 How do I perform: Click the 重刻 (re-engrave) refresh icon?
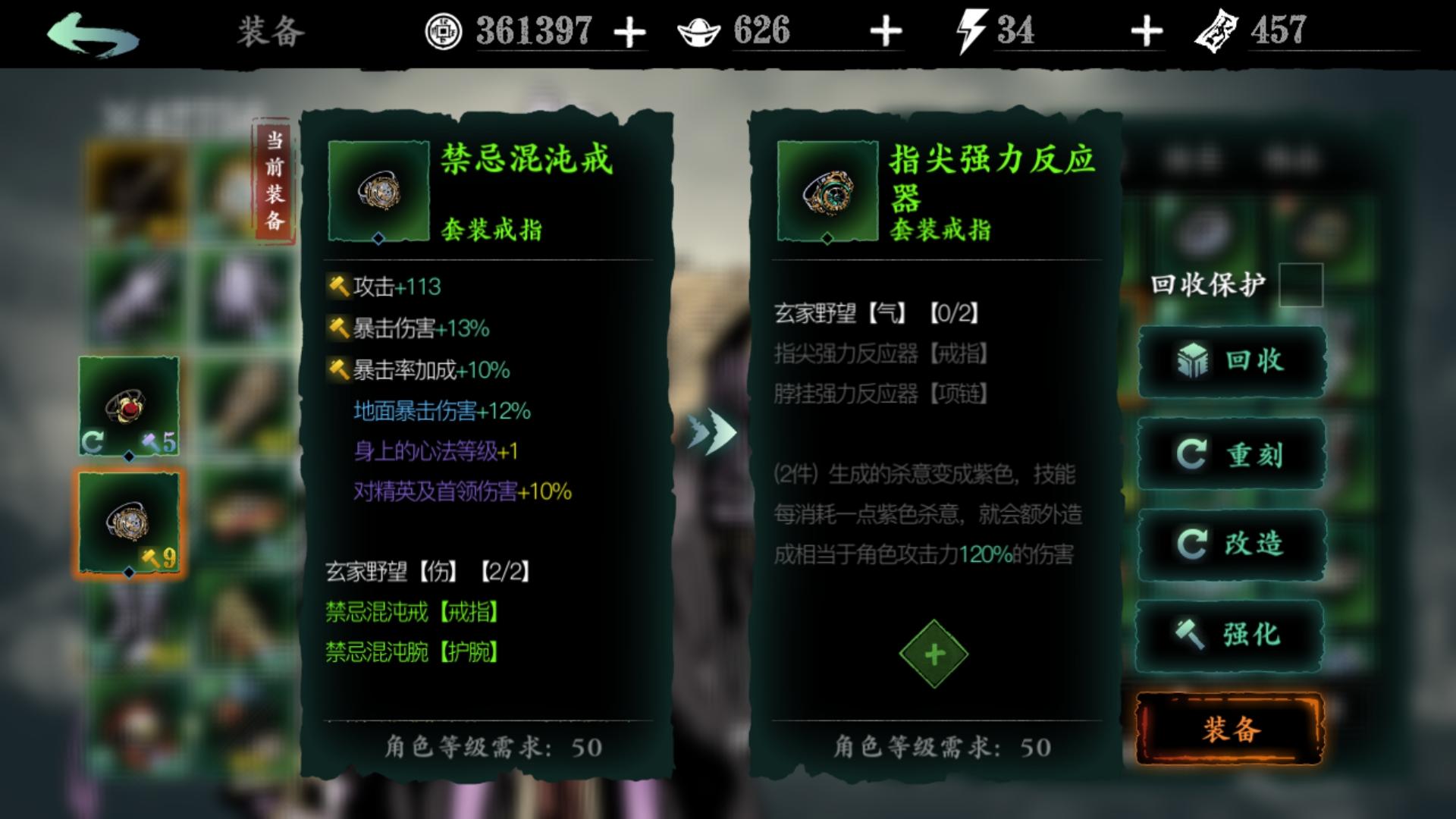point(1192,453)
